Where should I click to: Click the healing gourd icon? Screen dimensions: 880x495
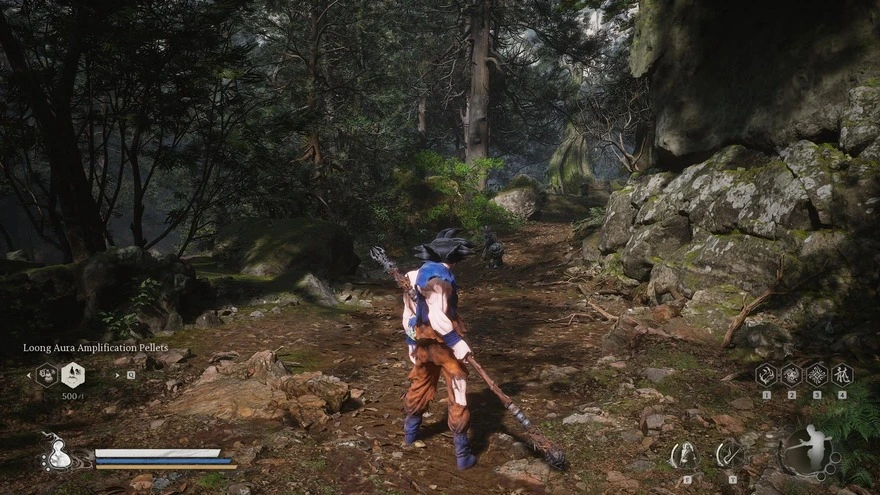pyautogui.click(x=56, y=455)
